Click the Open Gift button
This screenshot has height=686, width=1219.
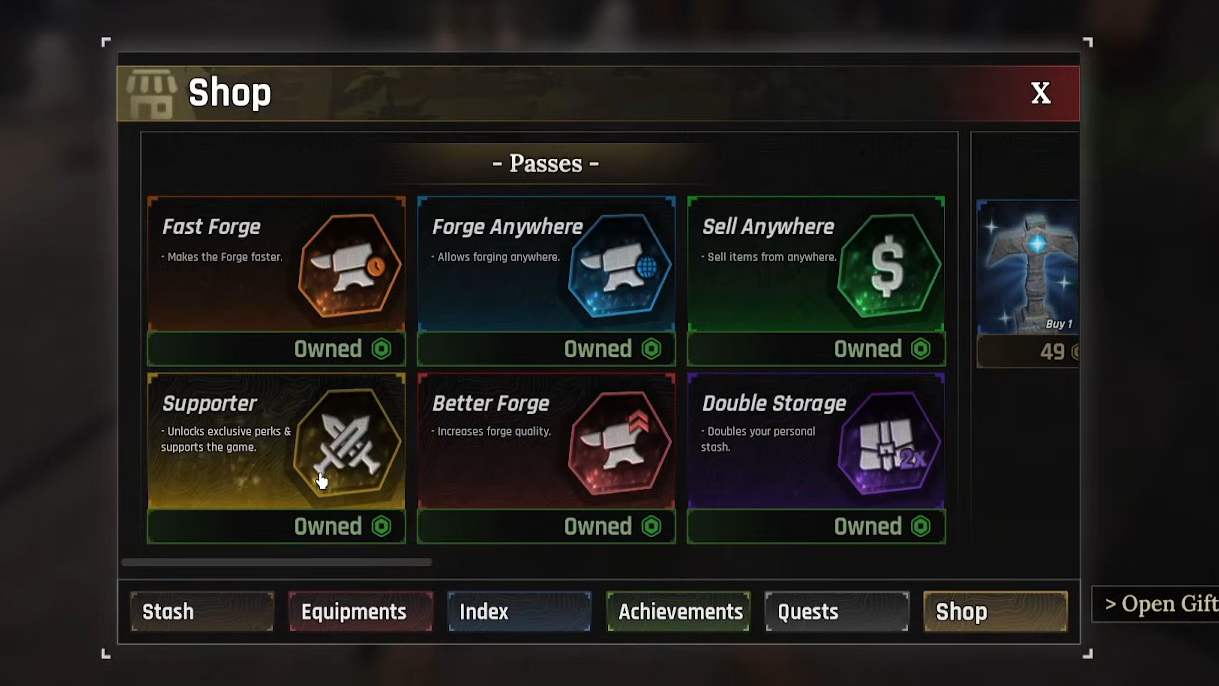[x=1158, y=604]
